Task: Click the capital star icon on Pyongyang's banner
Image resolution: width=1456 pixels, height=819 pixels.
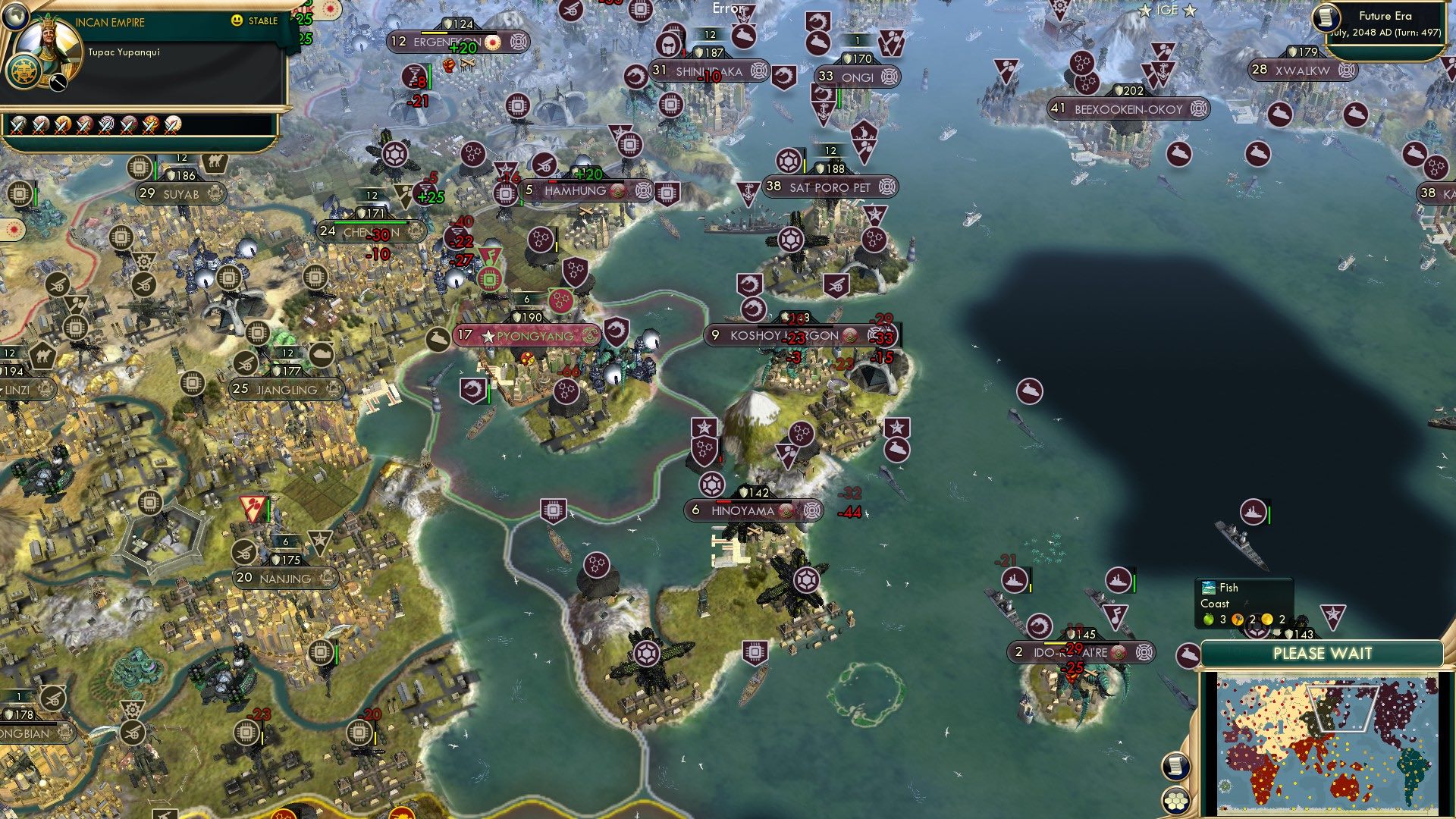Action: point(489,336)
